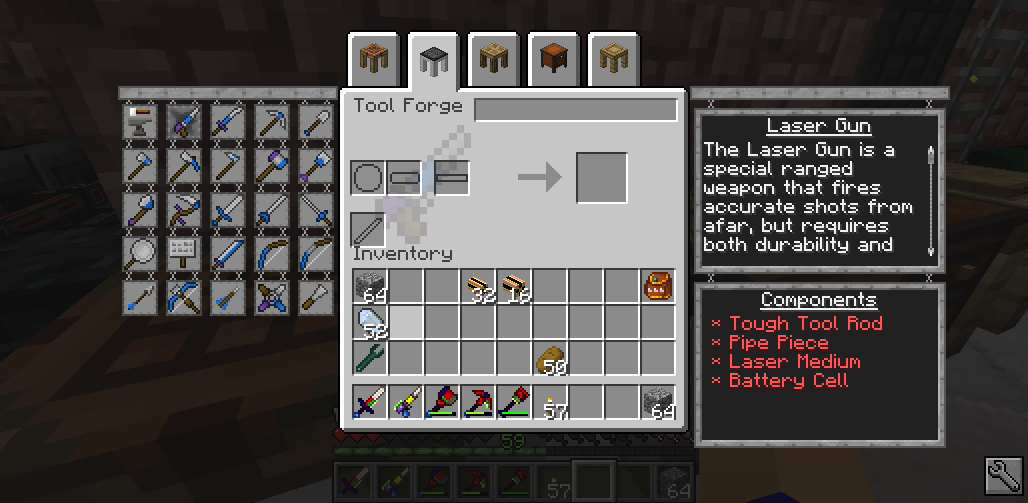Select the brown item stack of 50

[549, 358]
